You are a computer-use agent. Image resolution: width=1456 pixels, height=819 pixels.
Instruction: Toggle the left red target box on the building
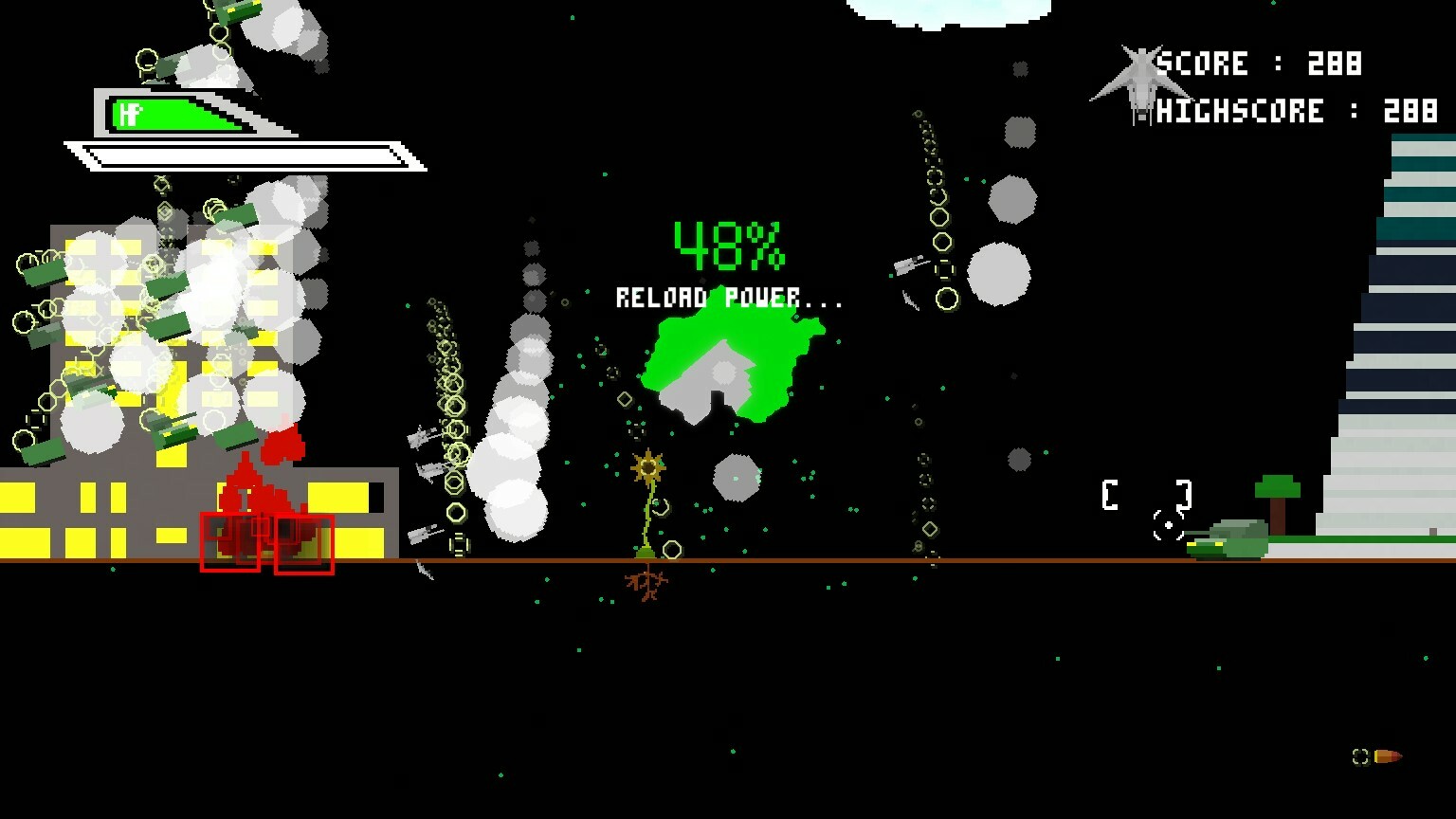point(230,544)
